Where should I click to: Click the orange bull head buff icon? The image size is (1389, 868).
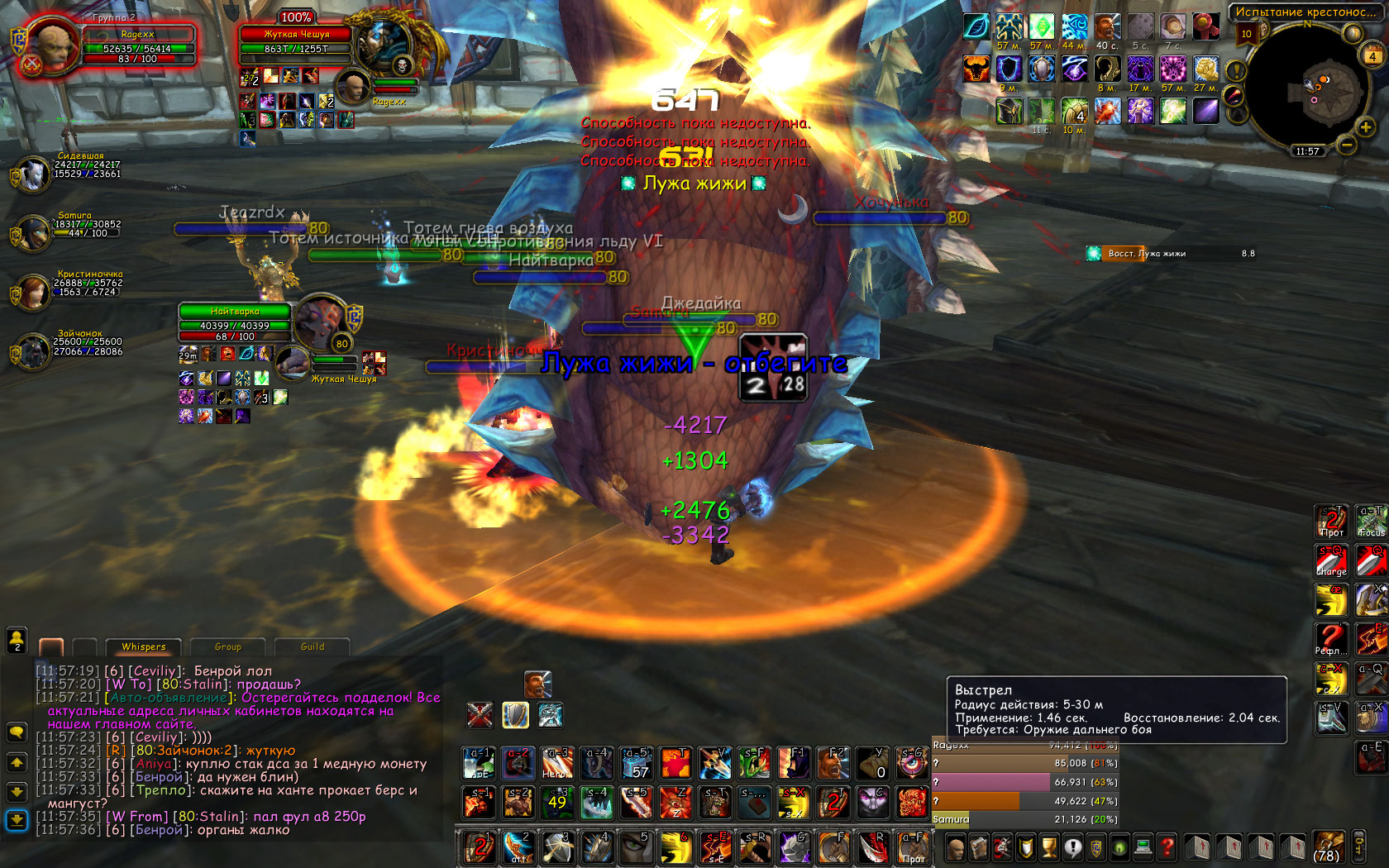click(976, 69)
